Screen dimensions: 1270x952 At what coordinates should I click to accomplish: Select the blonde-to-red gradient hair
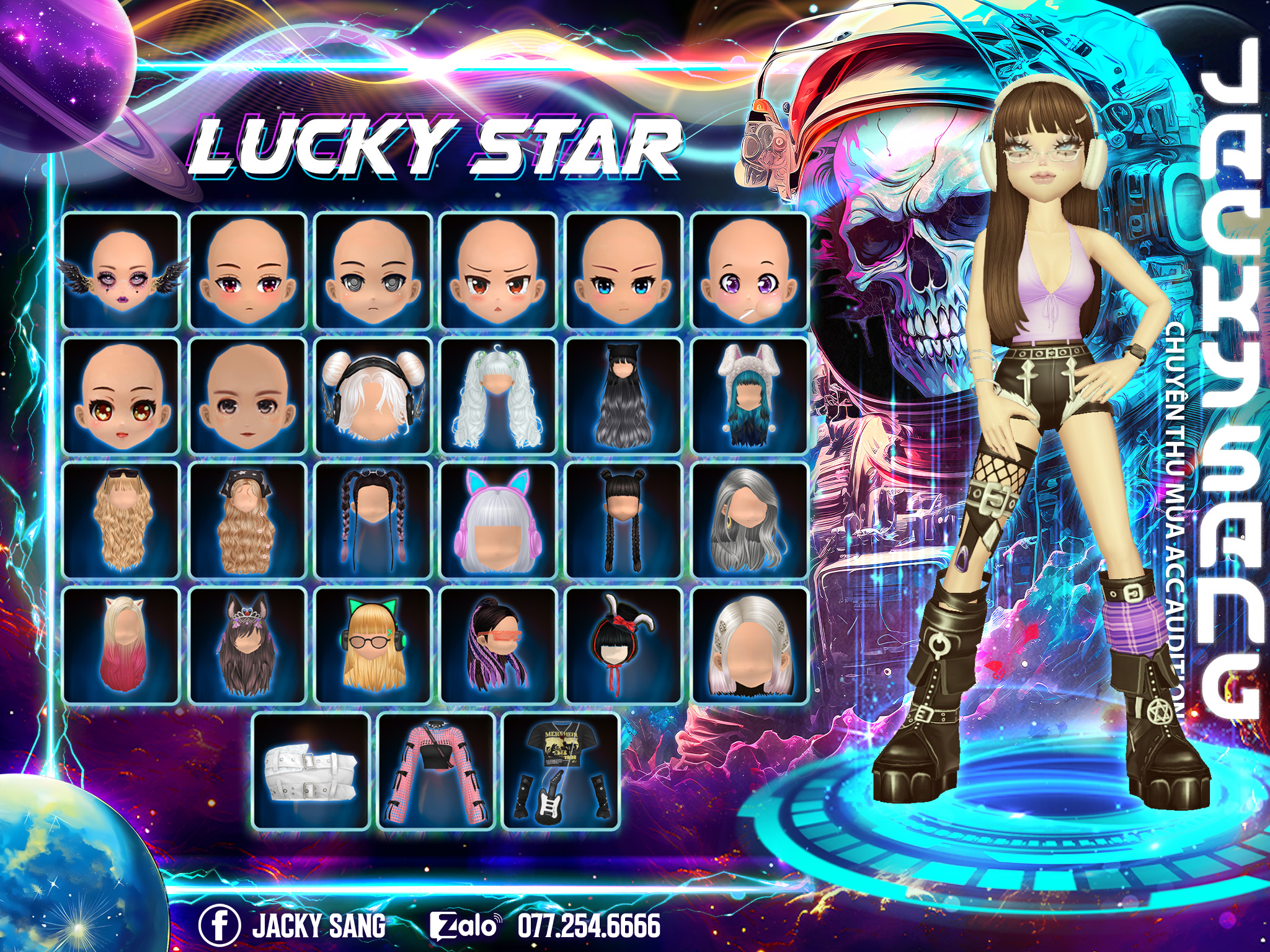[x=122, y=646]
